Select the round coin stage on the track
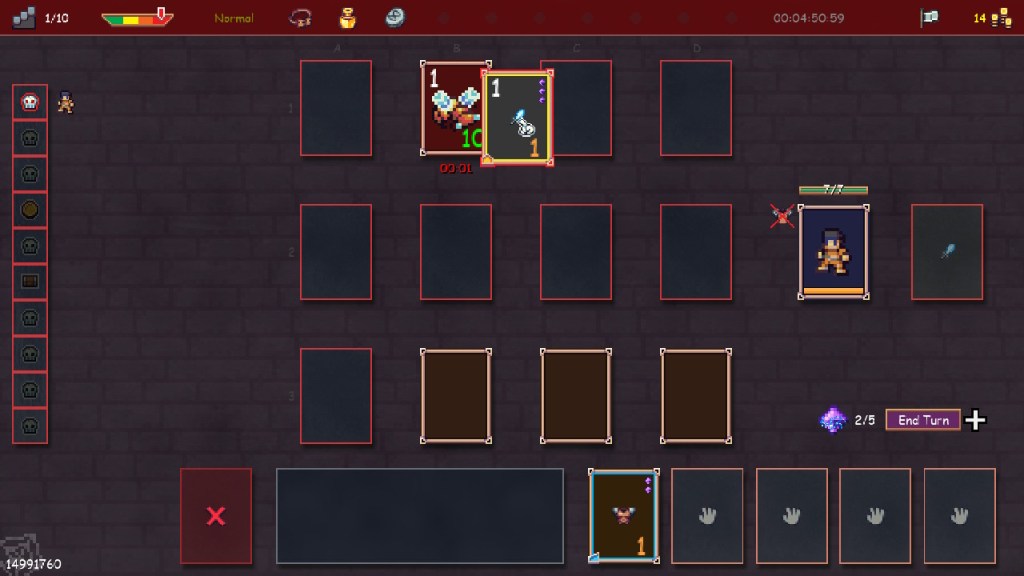The height and width of the screenshot is (576, 1024). coord(30,210)
